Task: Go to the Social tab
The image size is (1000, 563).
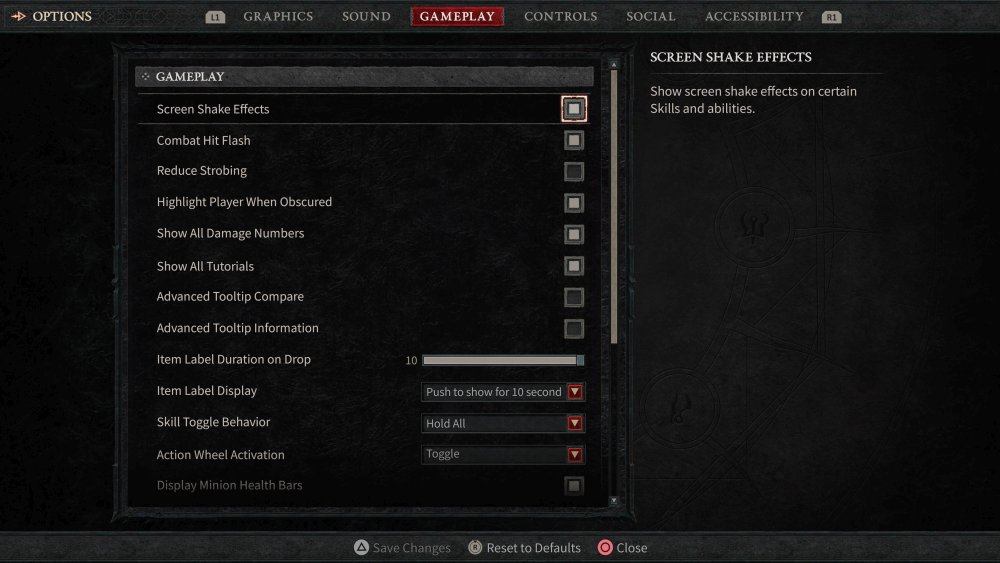Action: pyautogui.click(x=651, y=16)
